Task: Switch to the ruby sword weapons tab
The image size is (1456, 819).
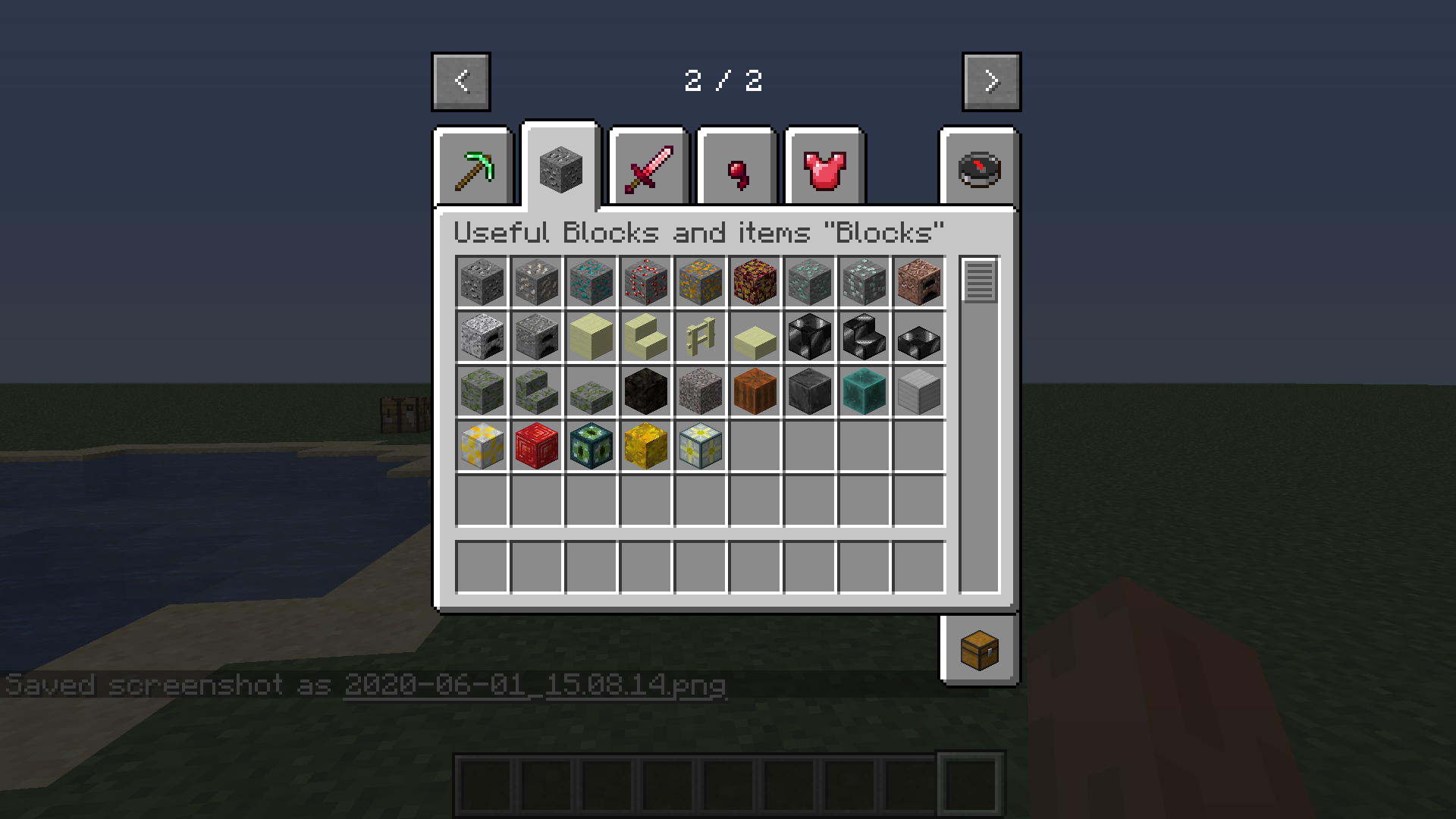Action: click(x=648, y=167)
